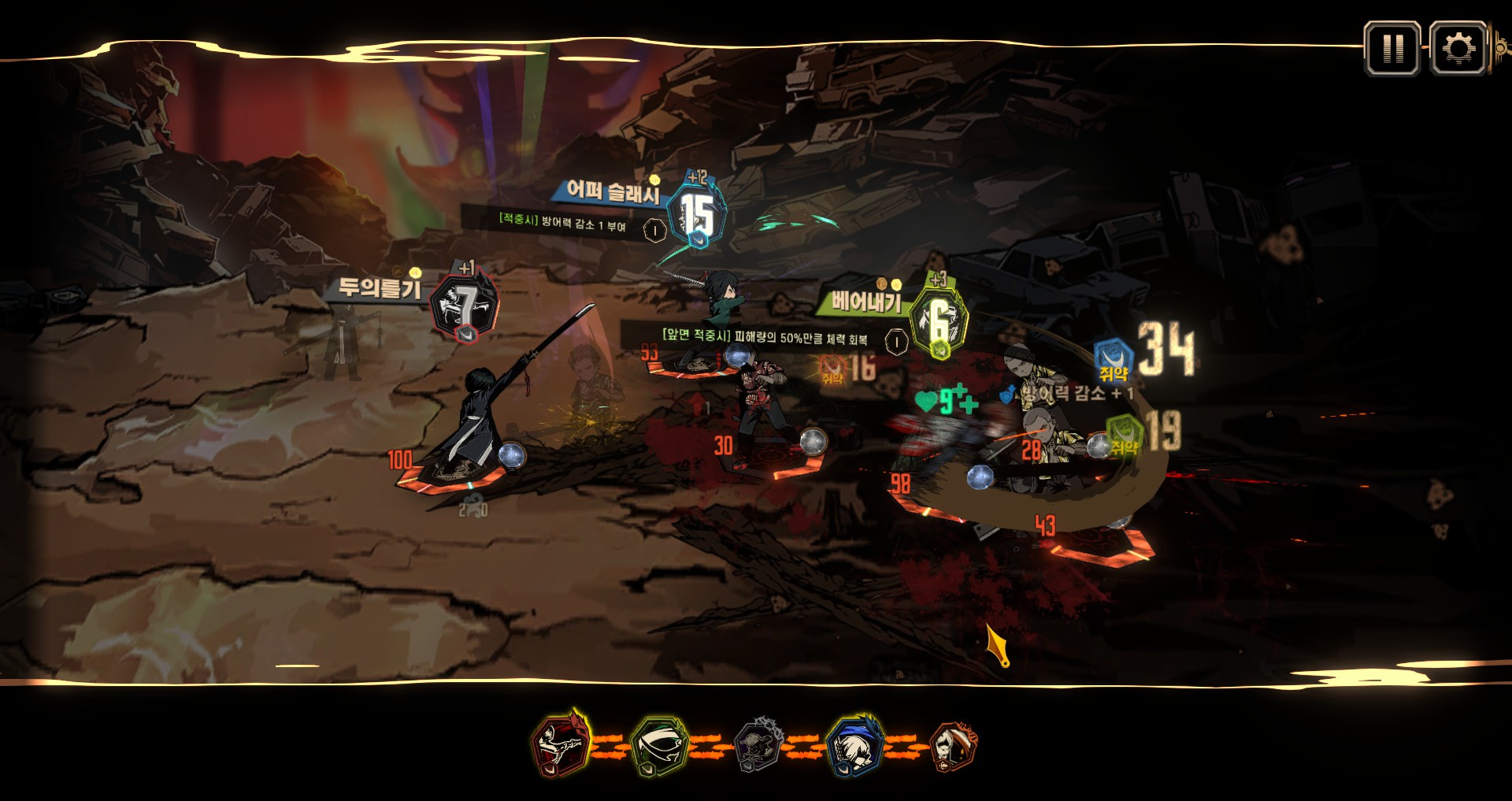
Task: Pause the battle
Action: [1392, 49]
